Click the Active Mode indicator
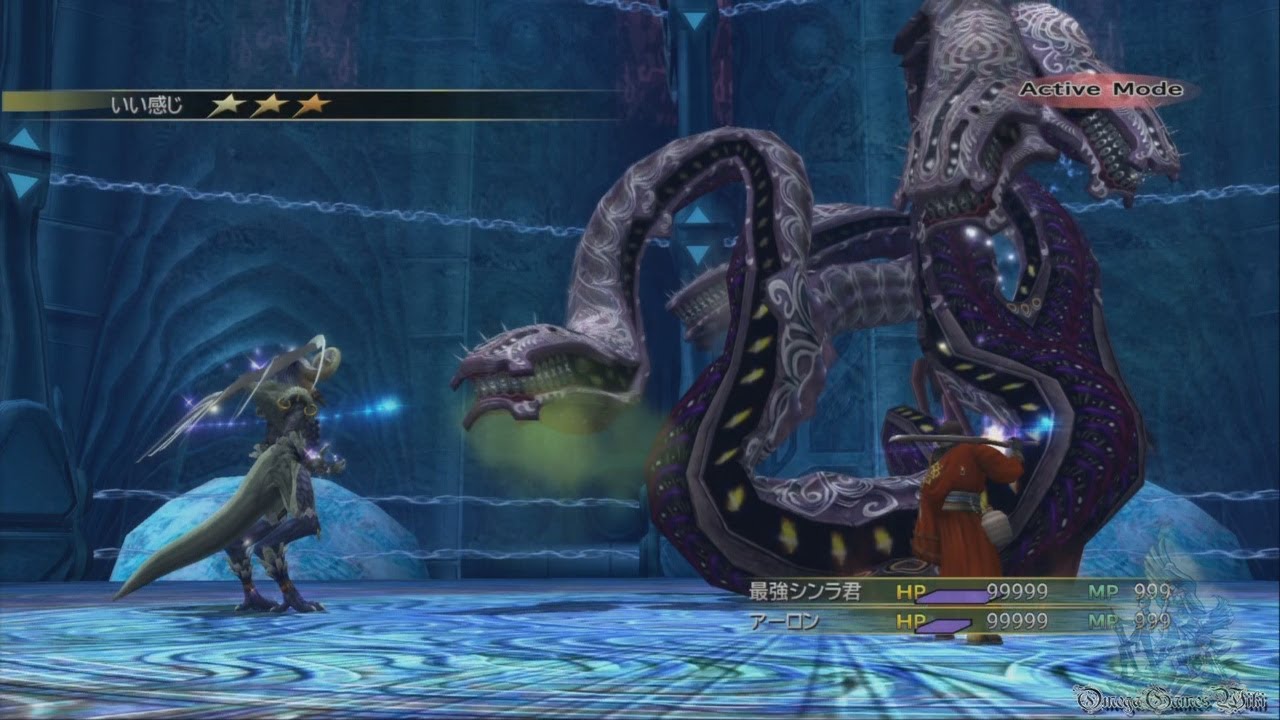 click(x=1100, y=90)
